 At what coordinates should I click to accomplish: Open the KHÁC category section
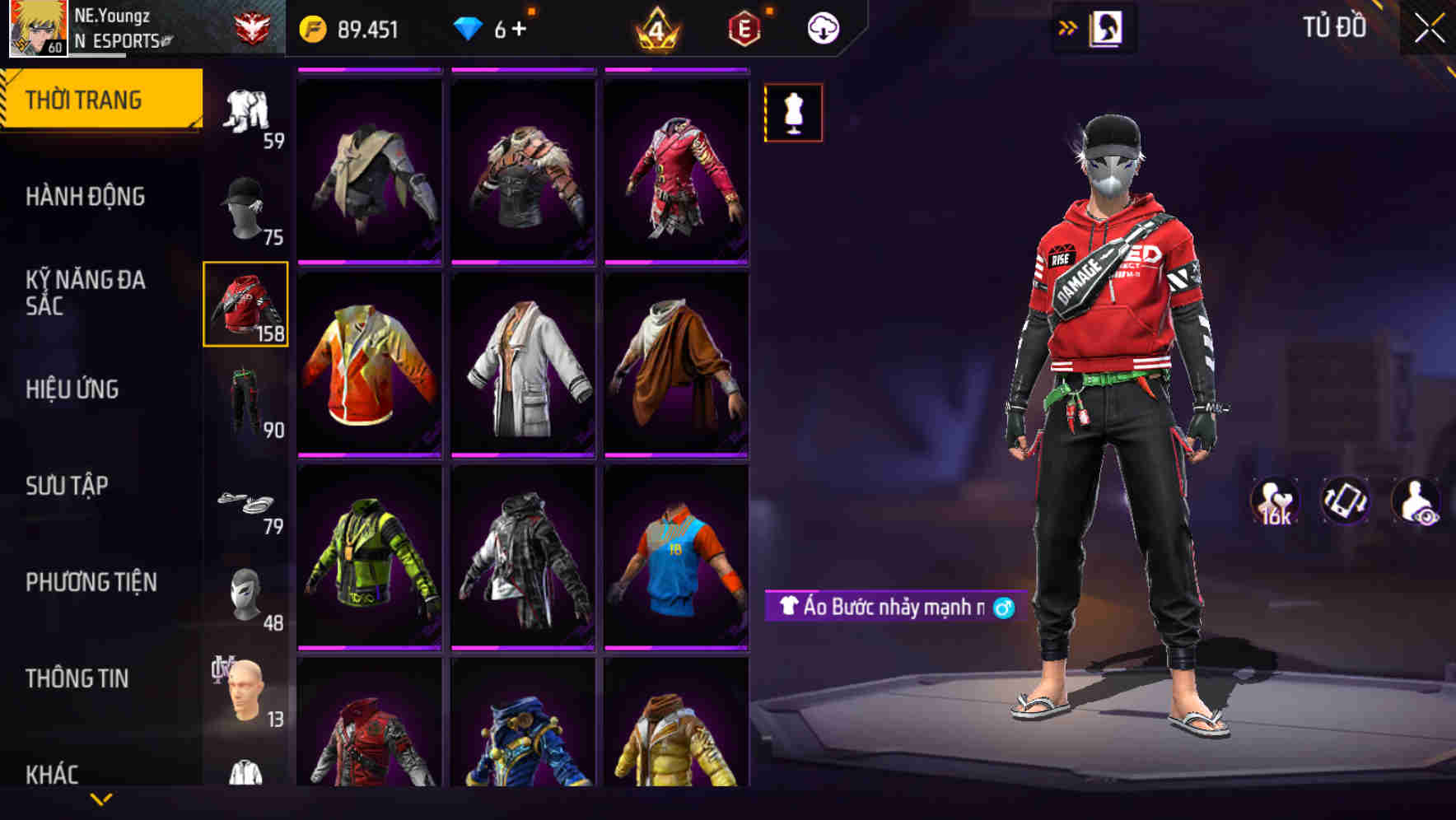(x=52, y=772)
